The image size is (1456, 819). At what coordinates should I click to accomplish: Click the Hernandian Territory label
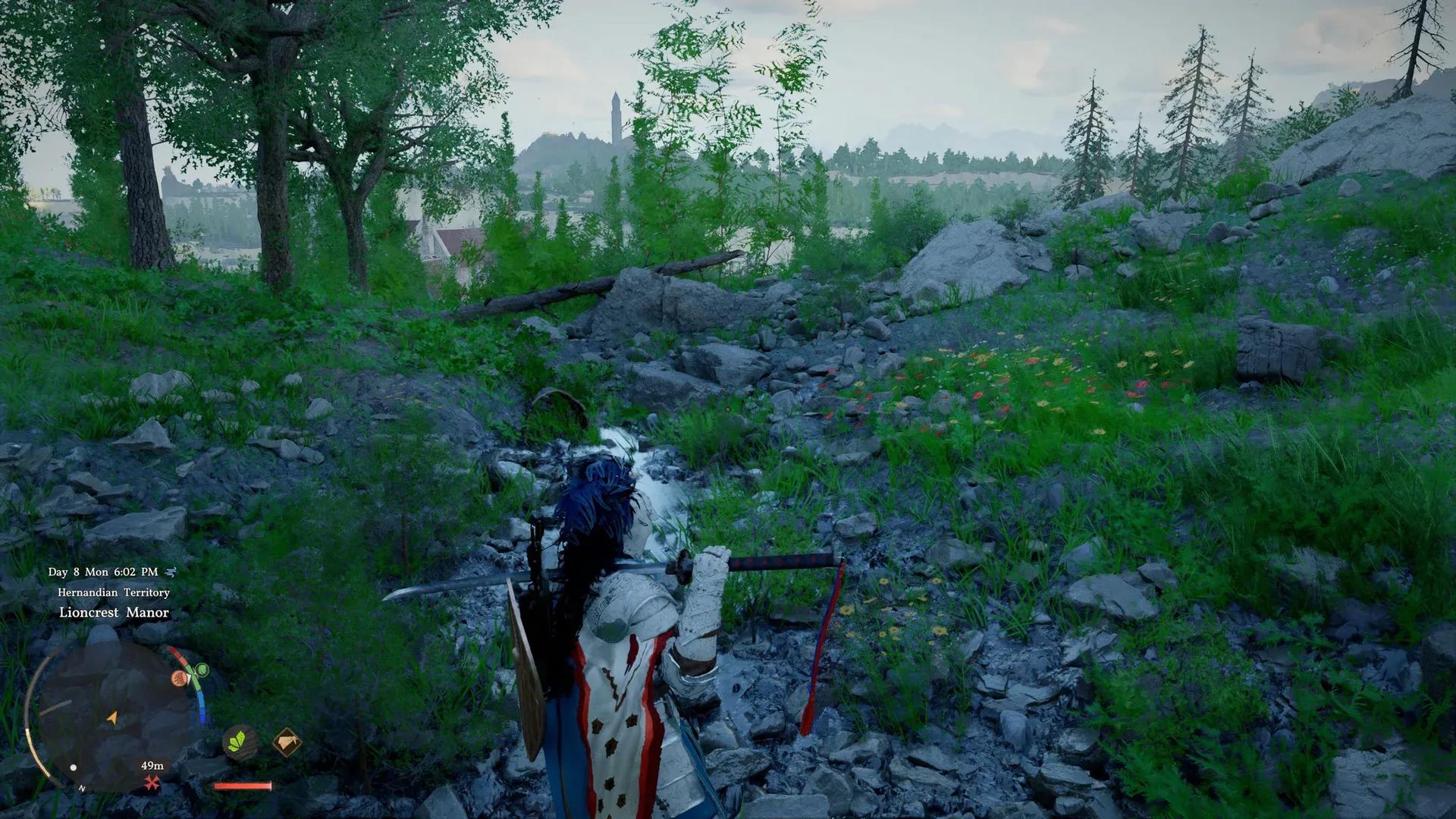coord(113,592)
